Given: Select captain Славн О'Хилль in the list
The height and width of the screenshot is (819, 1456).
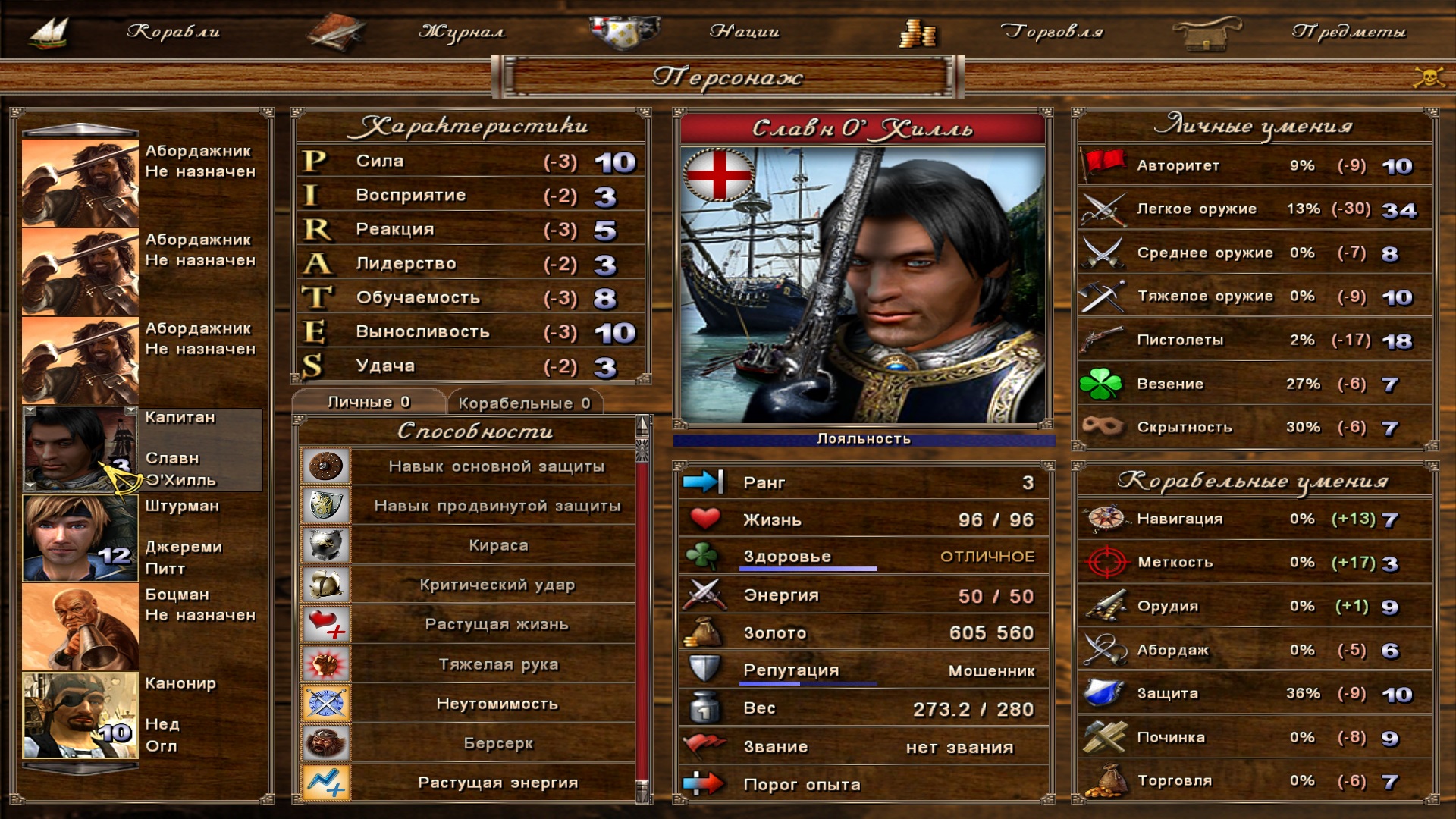Looking at the screenshot, I should click(80, 449).
